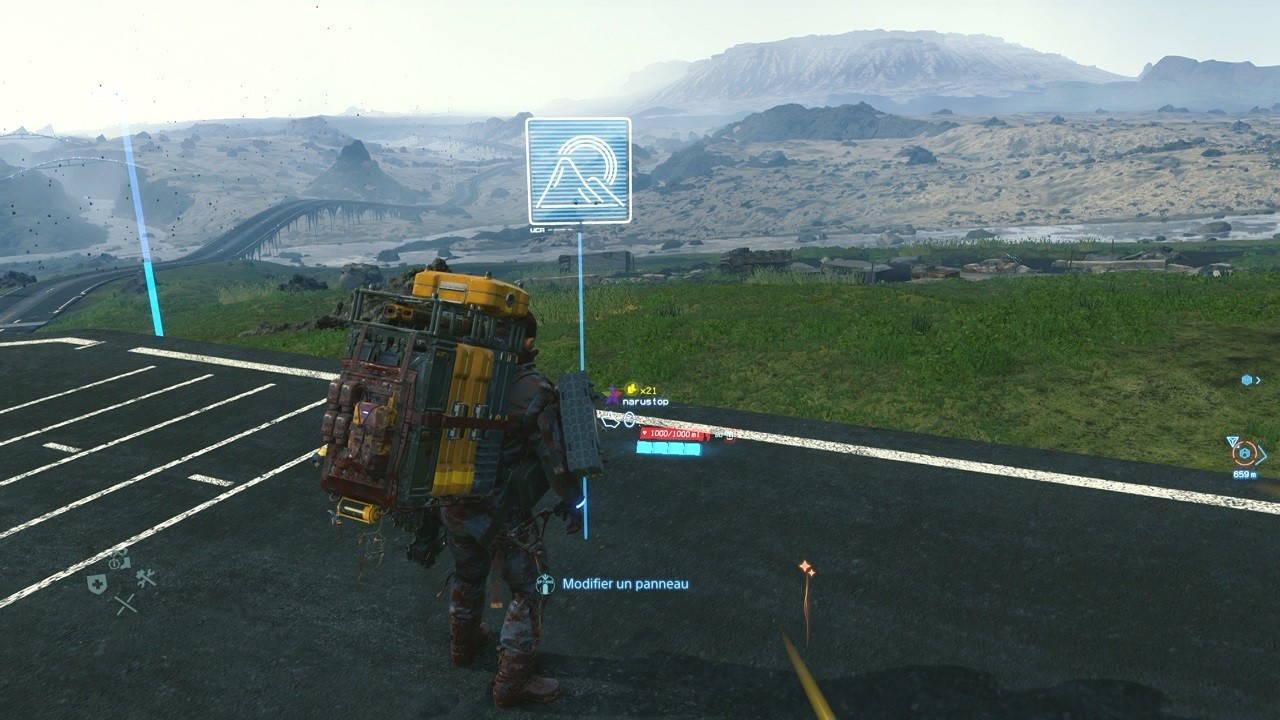Click the red 1000/1000 ml health bar
1280x720 pixels.
(672, 434)
